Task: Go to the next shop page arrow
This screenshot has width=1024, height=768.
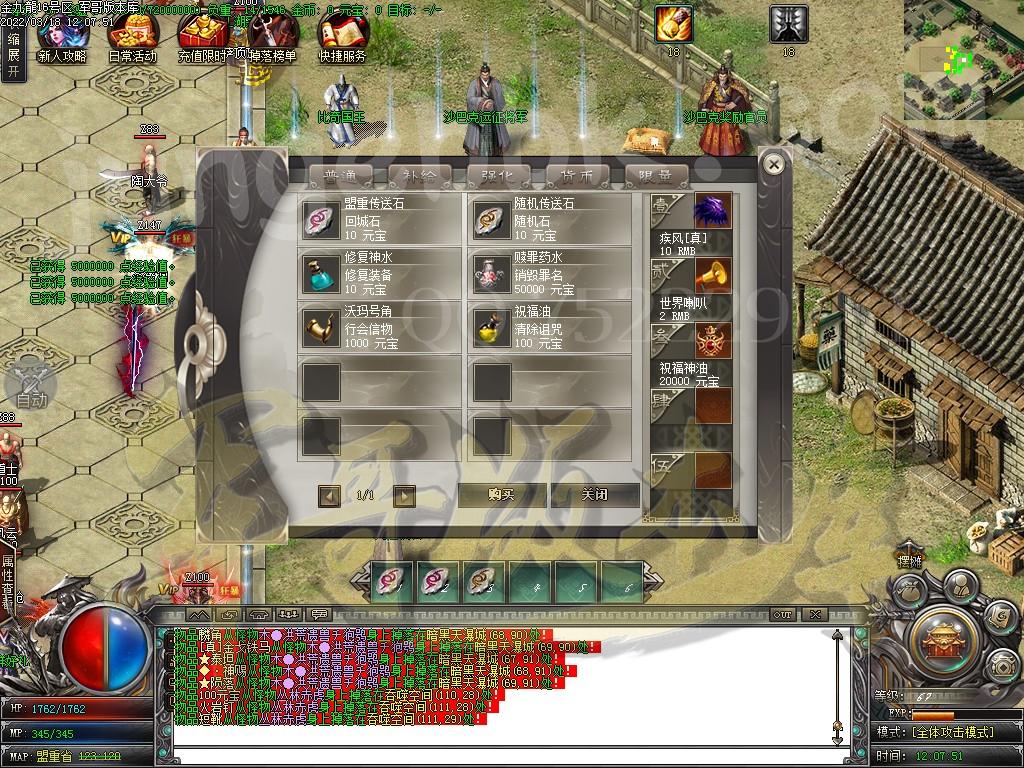Action: (x=404, y=495)
